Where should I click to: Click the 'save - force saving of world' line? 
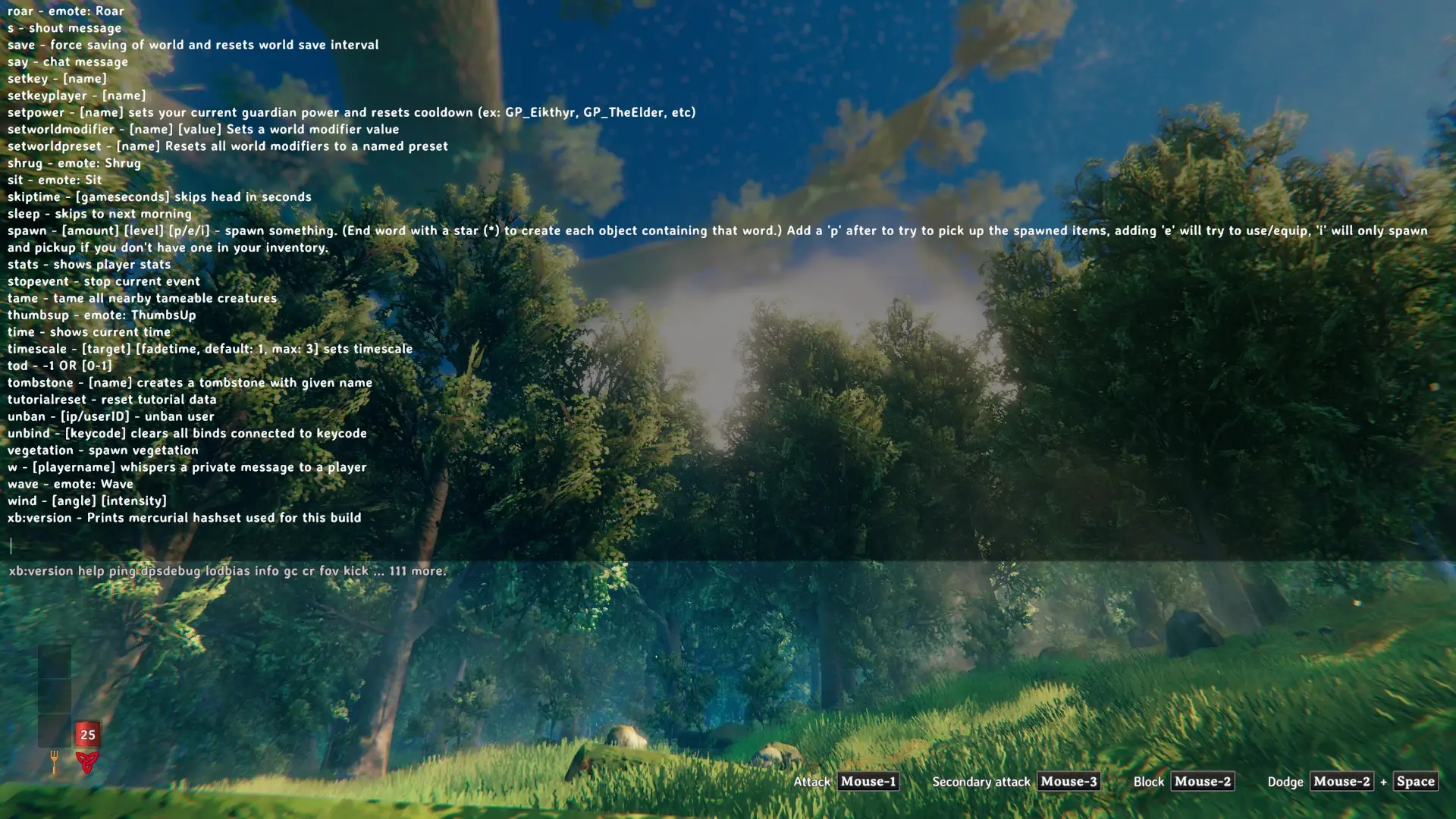pos(192,45)
